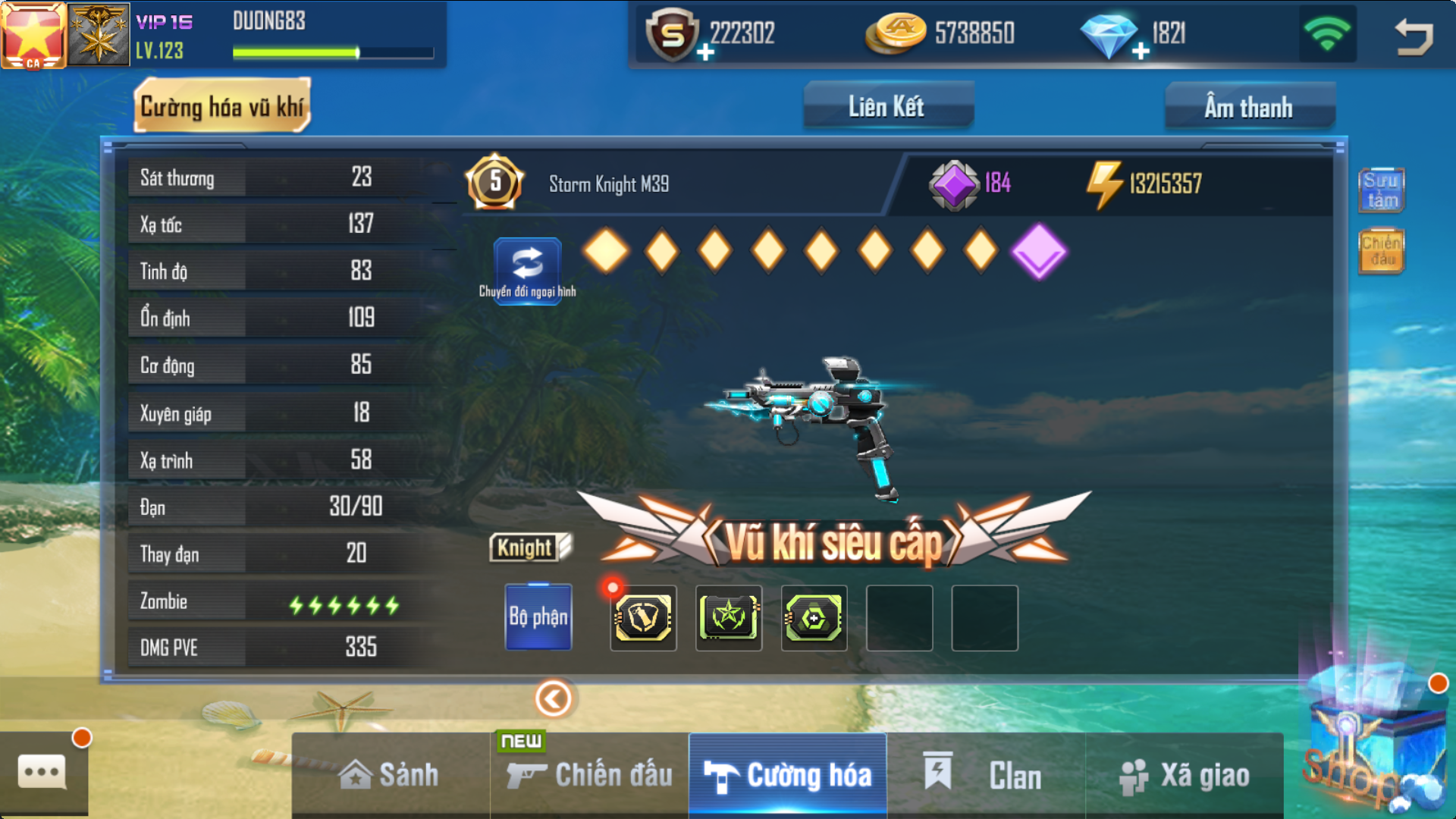1456x819 pixels.
Task: Tap the Chuyển đổi ngoại hình button
Action: coord(528,270)
